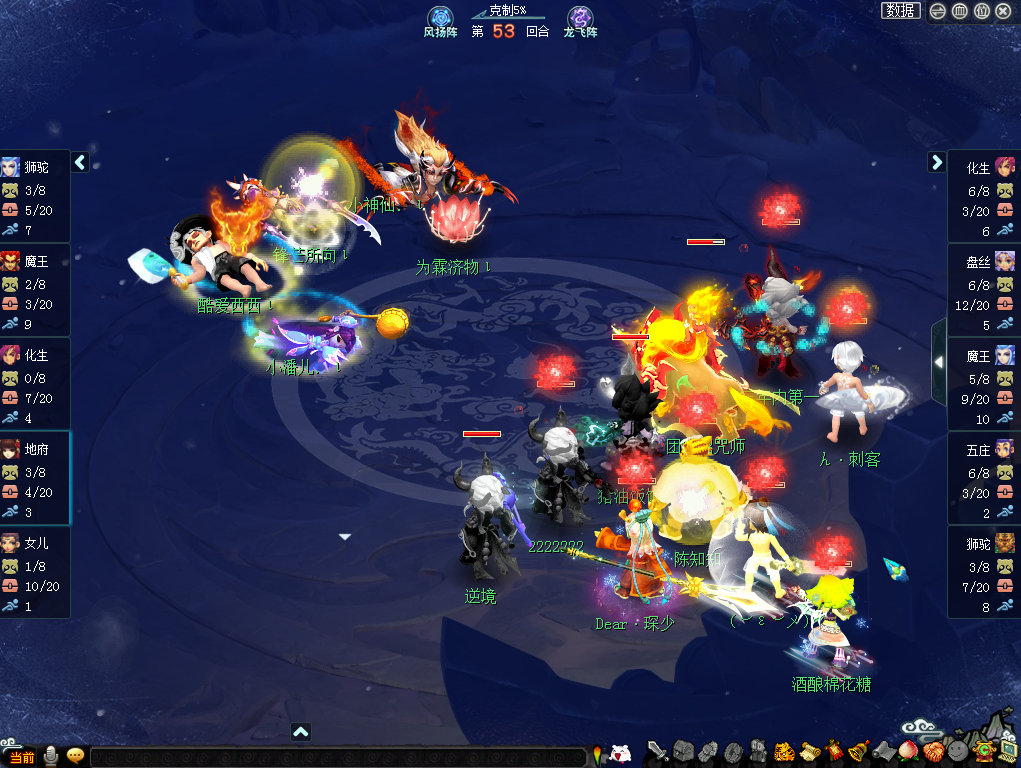The image size is (1021, 768).
Task: Expand the right team panel arrow
Action: click(x=937, y=162)
